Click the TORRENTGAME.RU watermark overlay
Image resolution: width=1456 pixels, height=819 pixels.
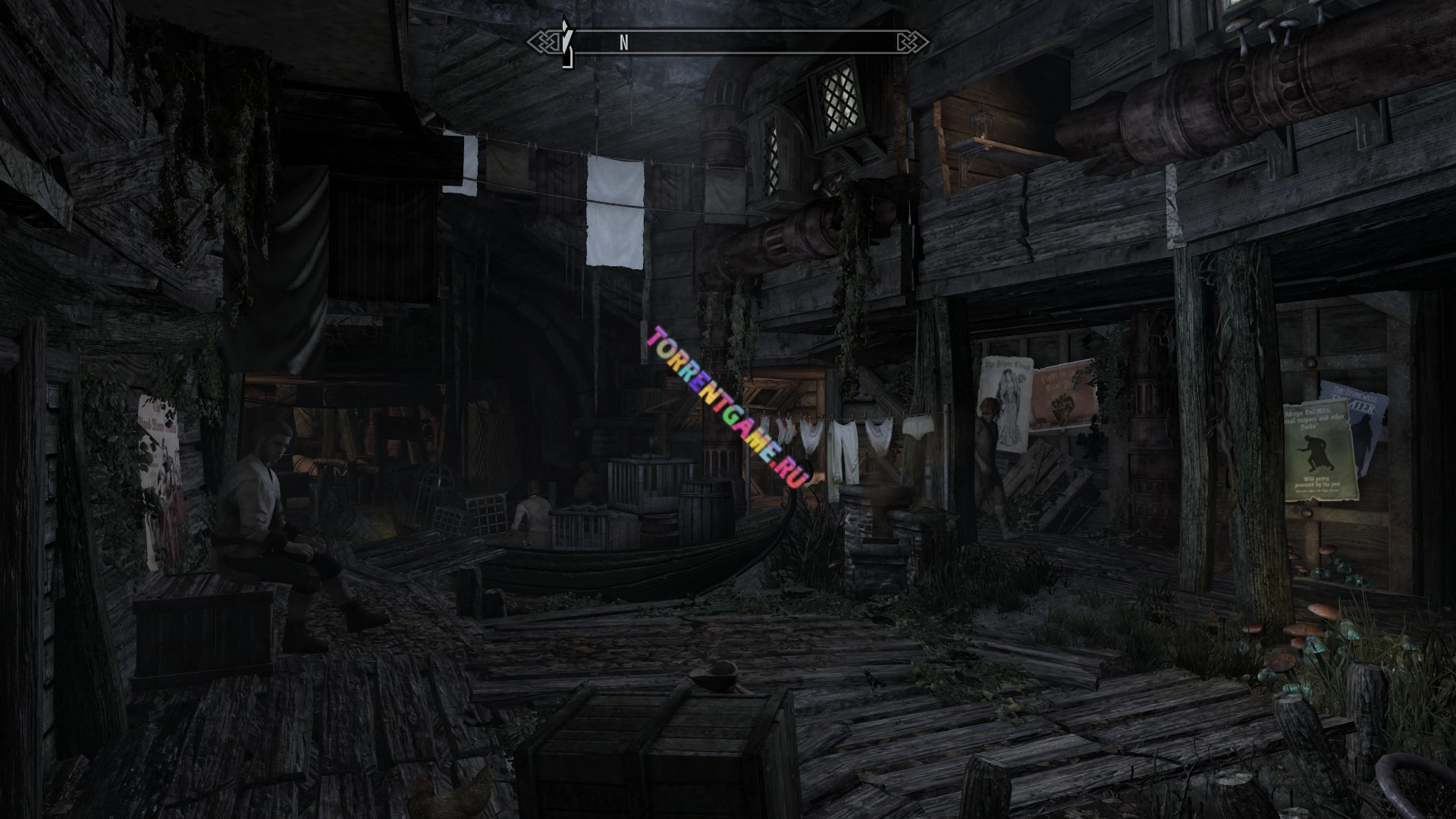[727, 404]
